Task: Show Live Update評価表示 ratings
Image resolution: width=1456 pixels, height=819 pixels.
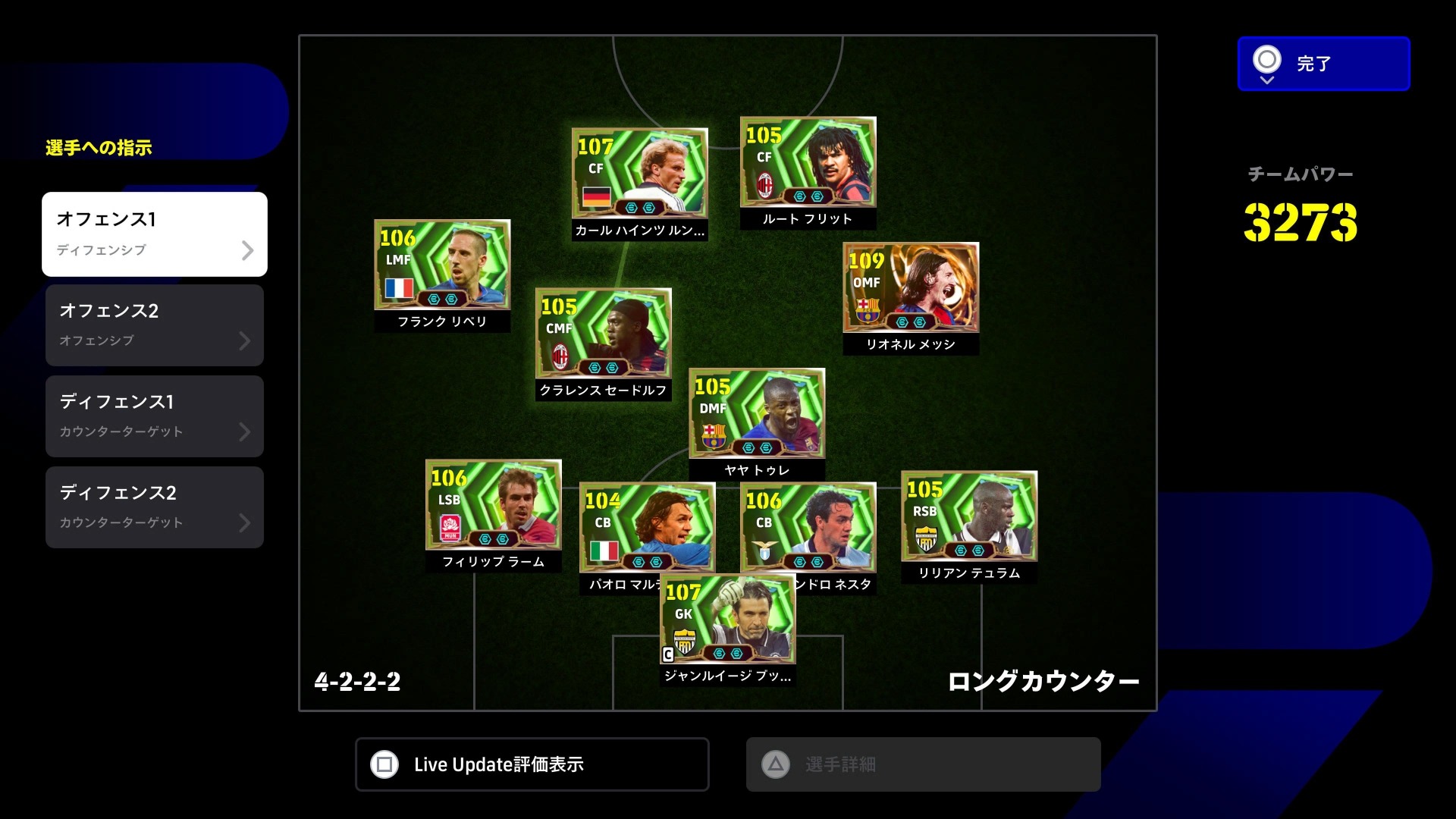Action: click(x=532, y=764)
